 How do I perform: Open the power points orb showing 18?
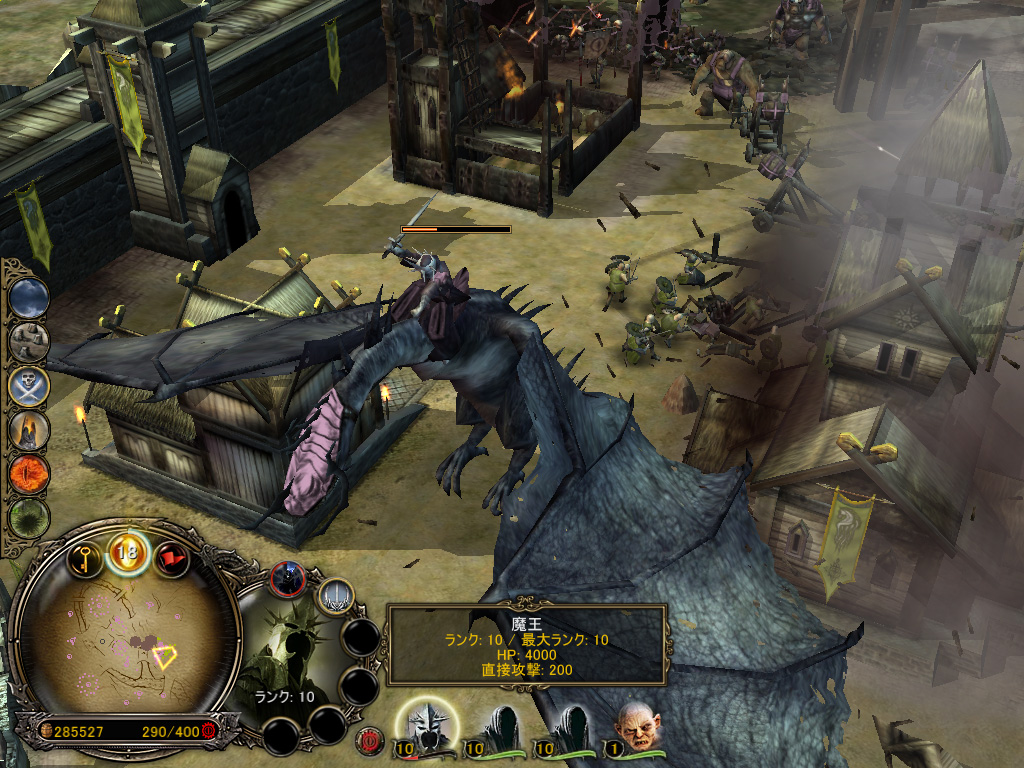pos(128,551)
